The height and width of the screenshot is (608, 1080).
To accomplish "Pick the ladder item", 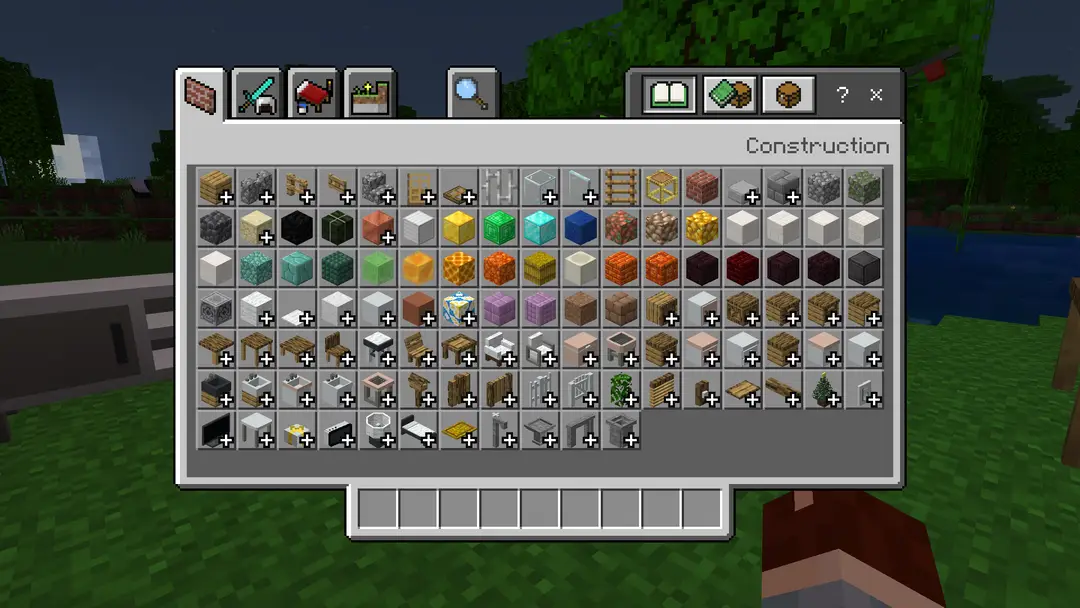I will click(621, 187).
